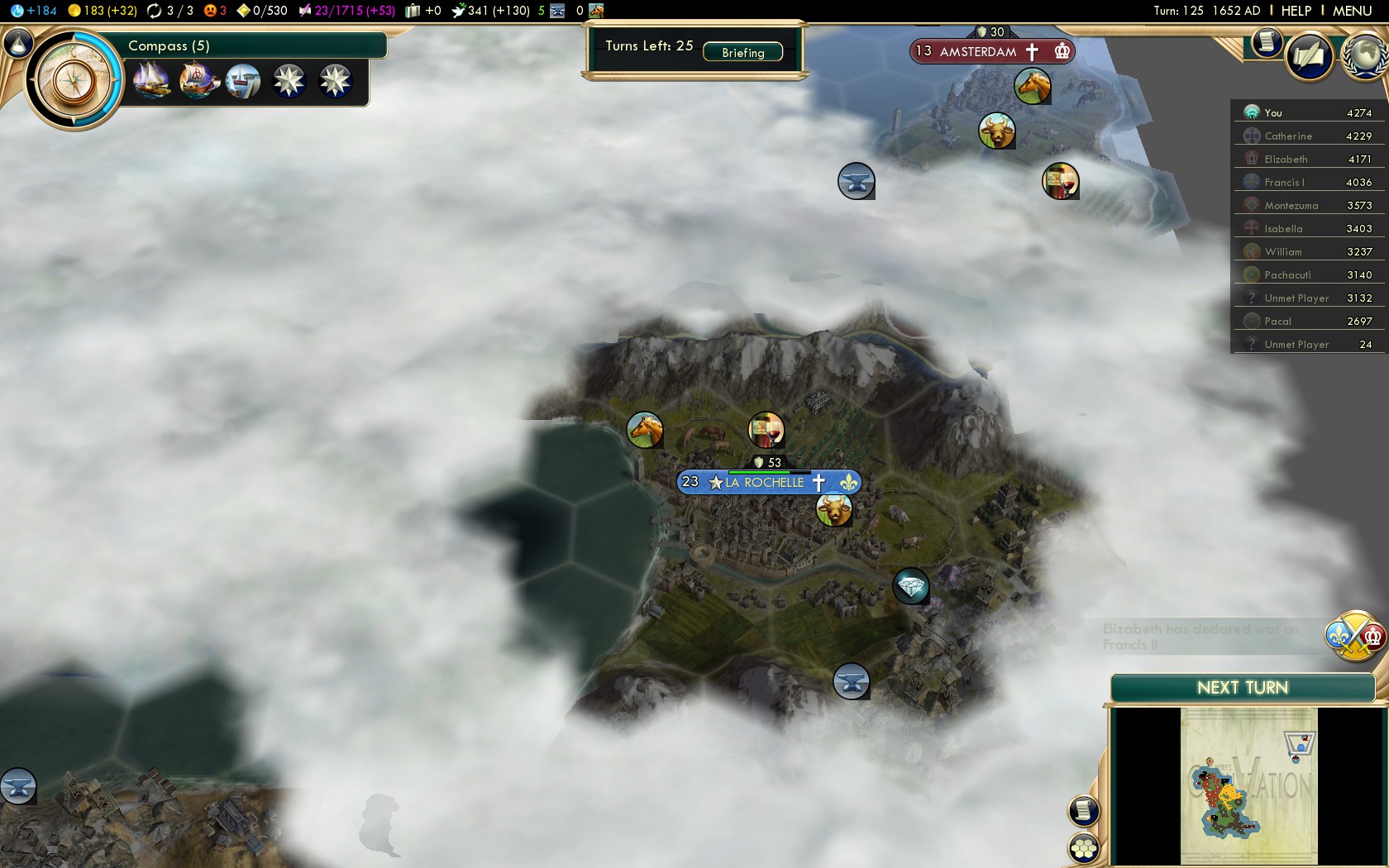End the turn with Next Turn
The width and height of the screenshot is (1389, 868).
click(1242, 688)
